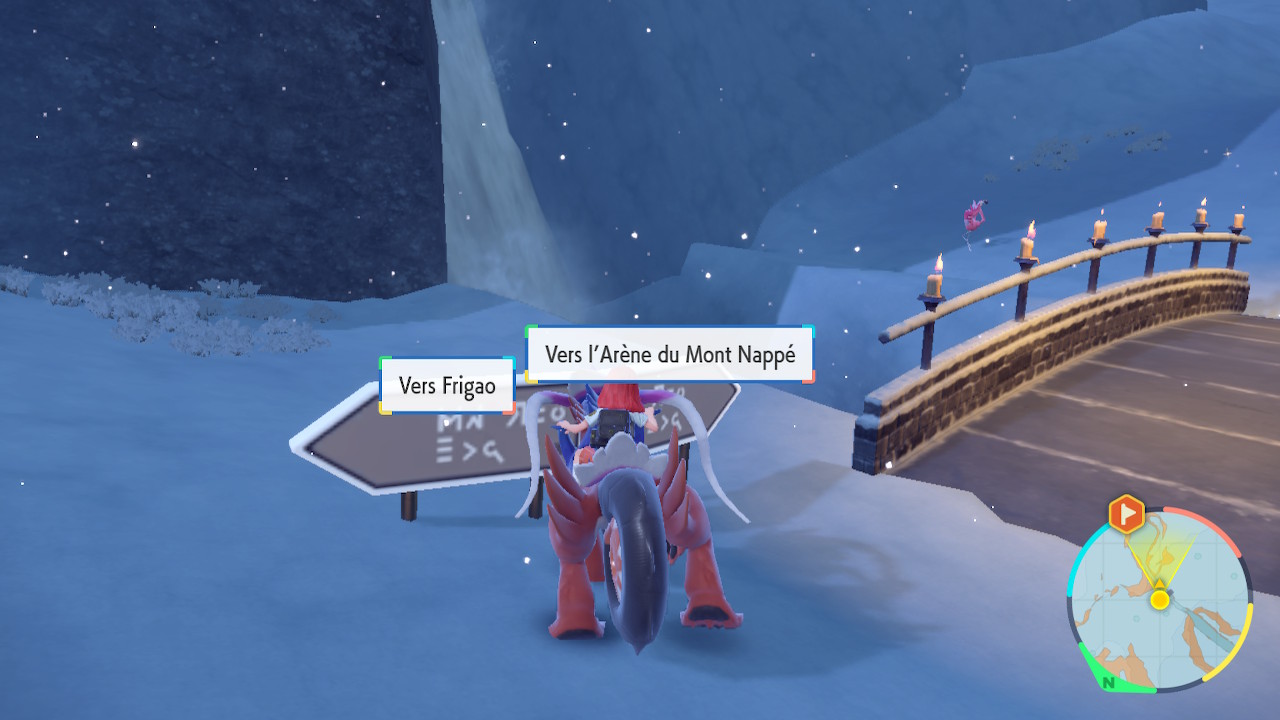Click the orange destination flag marker on minimap
The height and width of the screenshot is (720, 1280).
pyautogui.click(x=1125, y=514)
